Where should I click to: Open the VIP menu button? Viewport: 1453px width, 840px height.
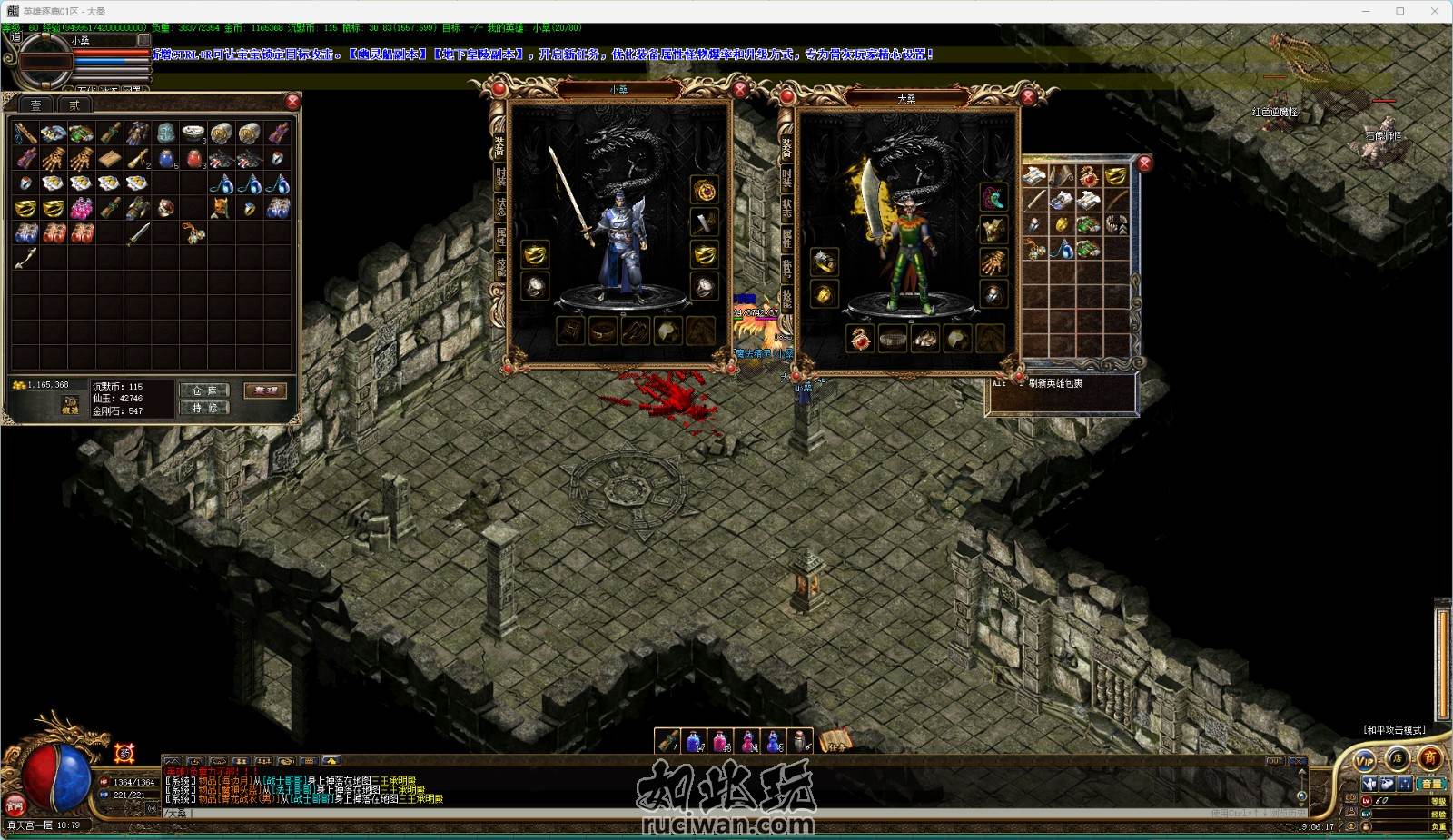click(x=1365, y=759)
